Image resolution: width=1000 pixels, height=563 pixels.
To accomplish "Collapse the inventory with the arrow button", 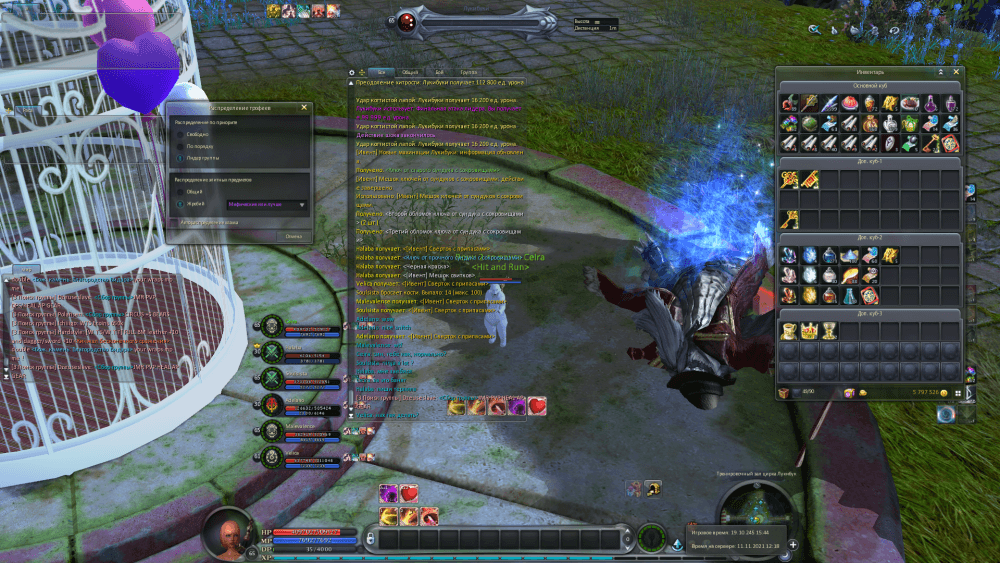I will [940, 72].
